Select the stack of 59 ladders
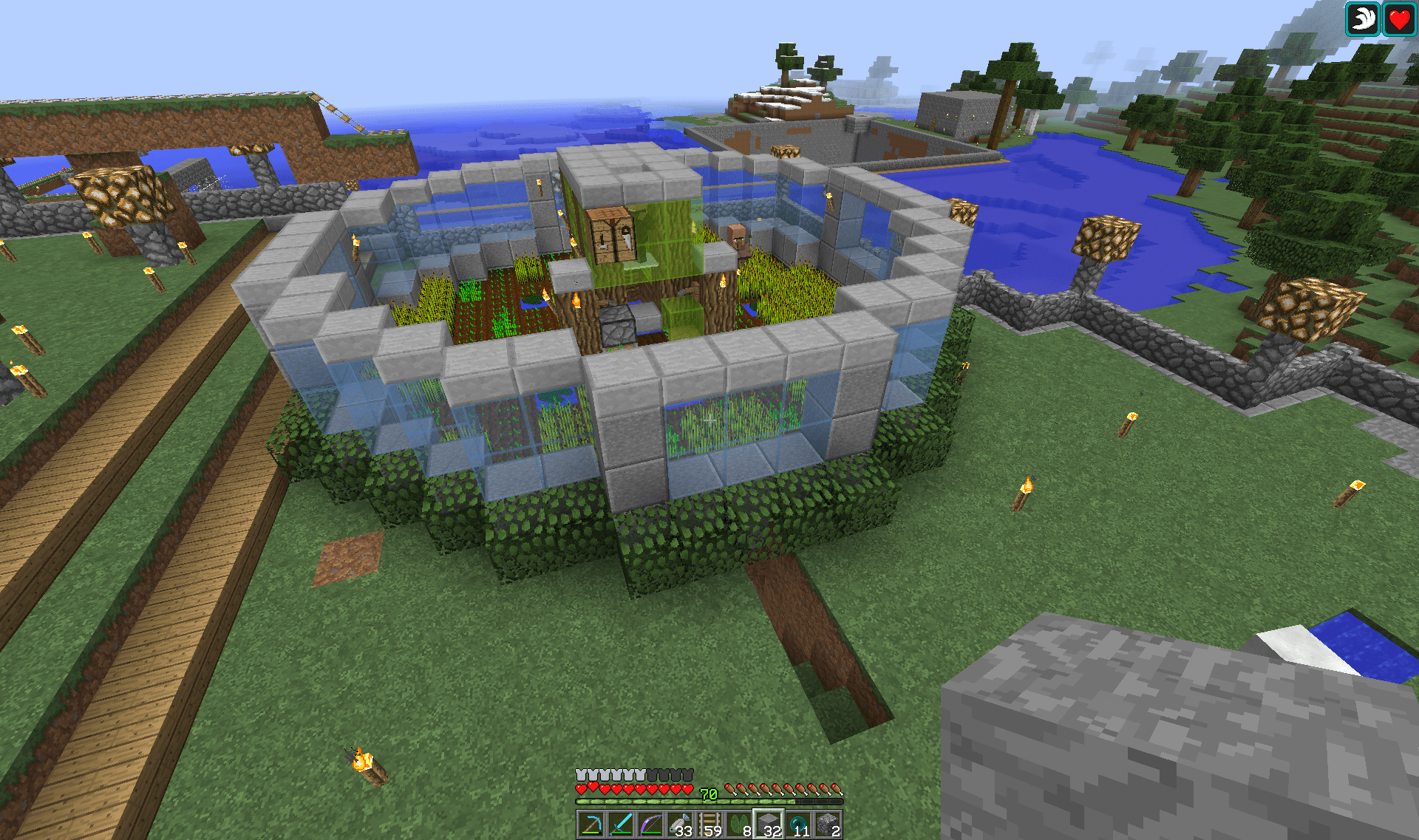This screenshot has height=840, width=1419. [711, 825]
